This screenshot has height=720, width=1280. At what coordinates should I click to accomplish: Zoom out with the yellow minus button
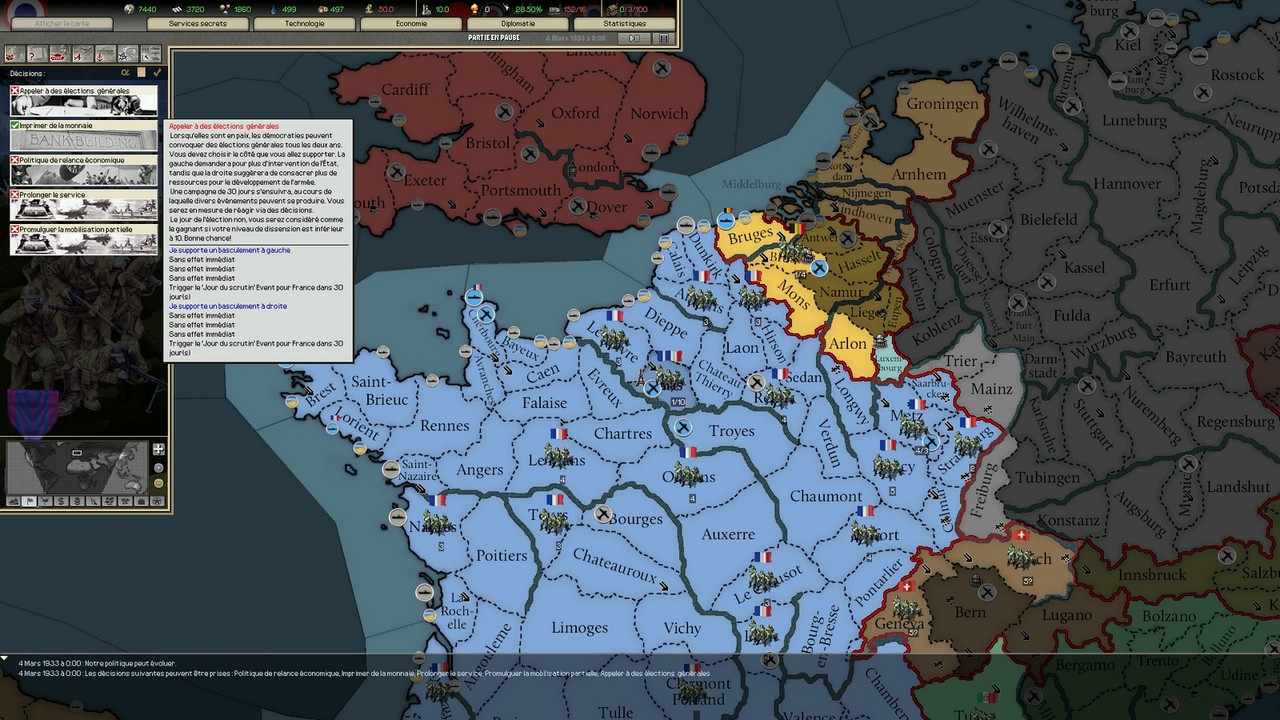[158, 484]
